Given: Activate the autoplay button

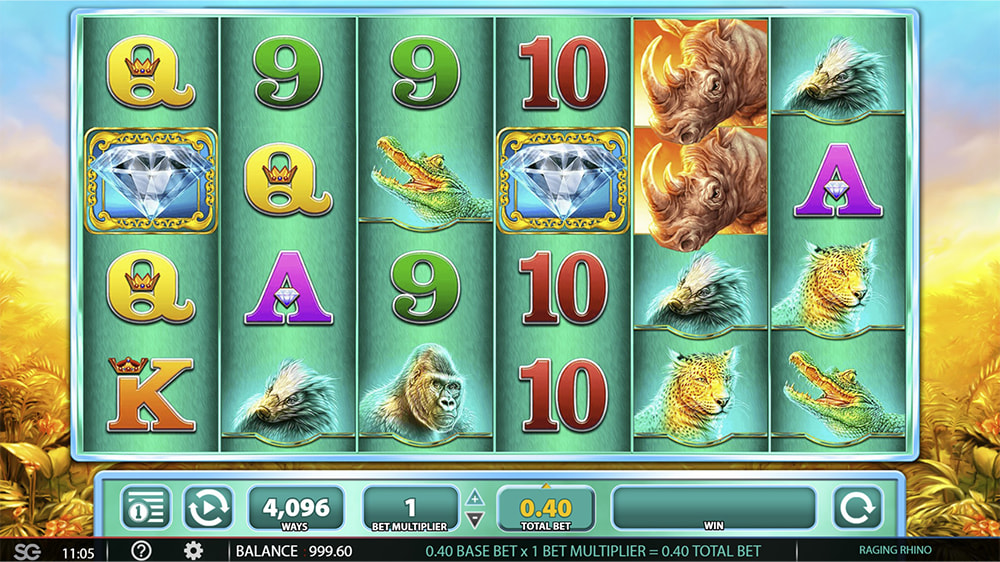Looking at the screenshot, I should pos(207,507).
